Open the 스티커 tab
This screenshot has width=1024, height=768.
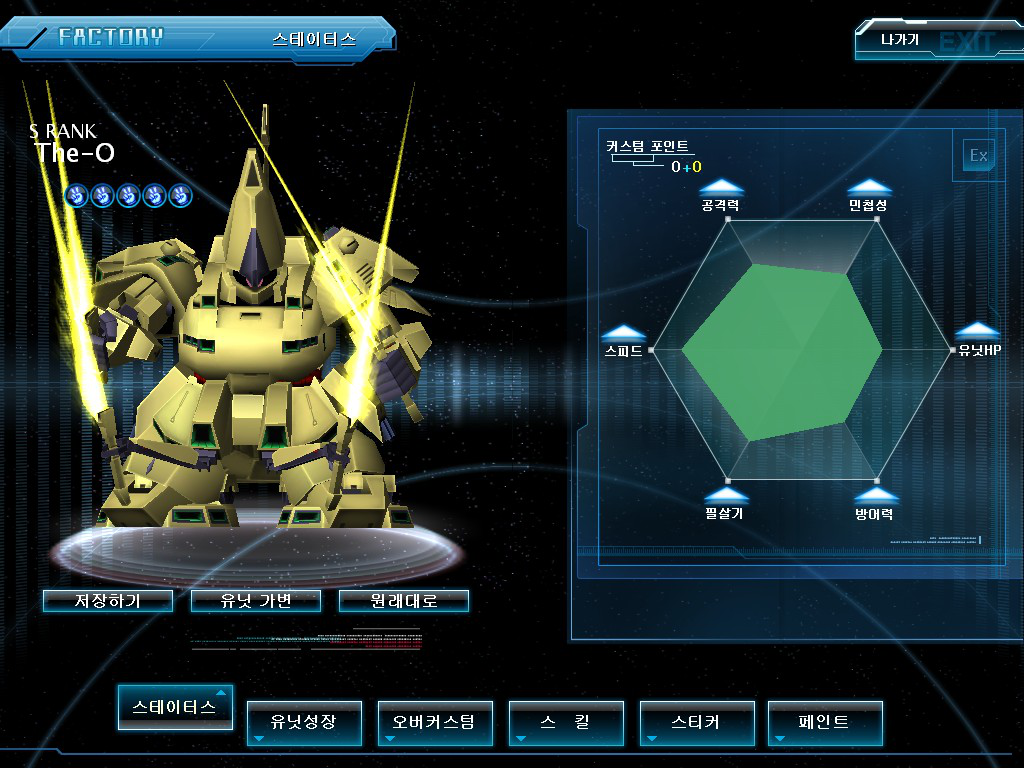(696, 722)
